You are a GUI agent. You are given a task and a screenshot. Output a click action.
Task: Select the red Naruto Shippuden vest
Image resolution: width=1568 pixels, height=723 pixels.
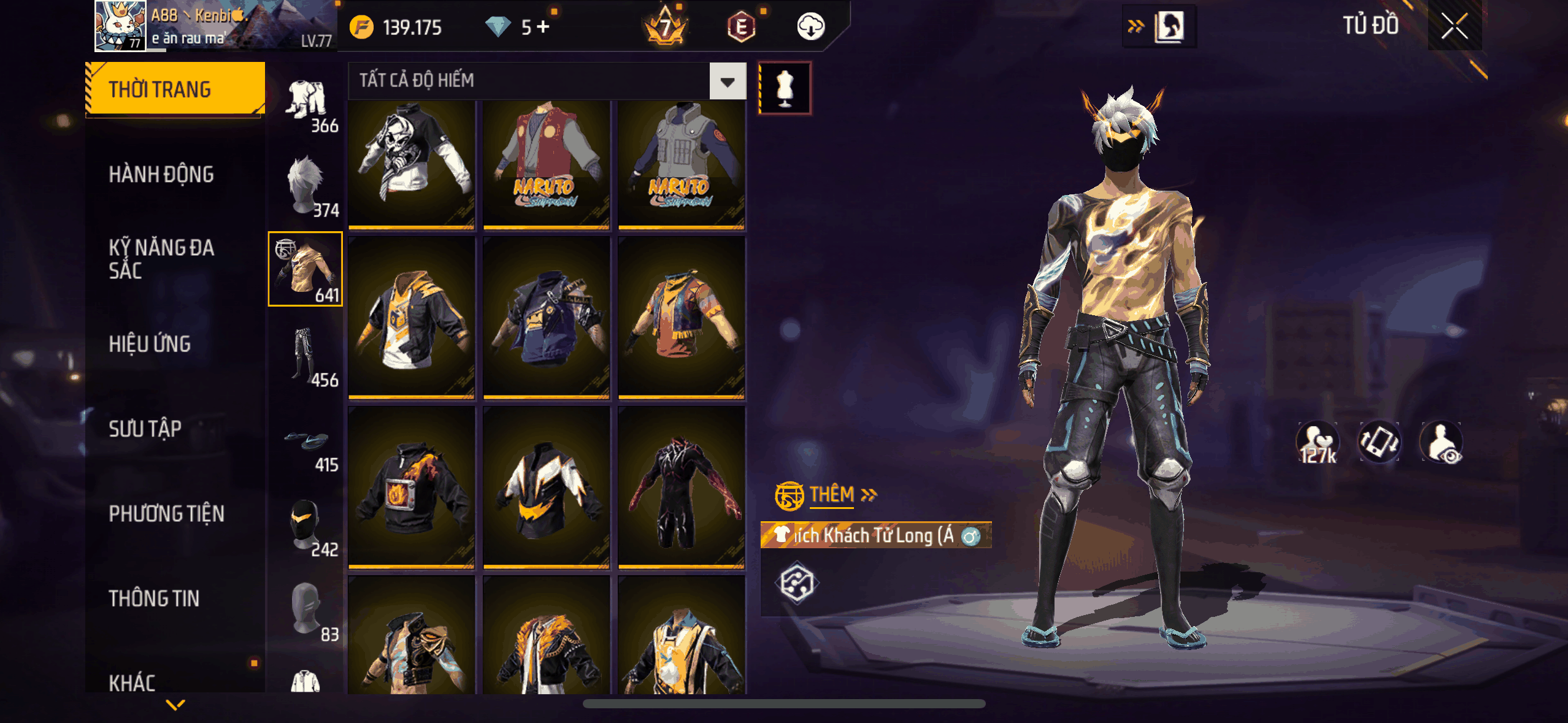click(x=546, y=164)
